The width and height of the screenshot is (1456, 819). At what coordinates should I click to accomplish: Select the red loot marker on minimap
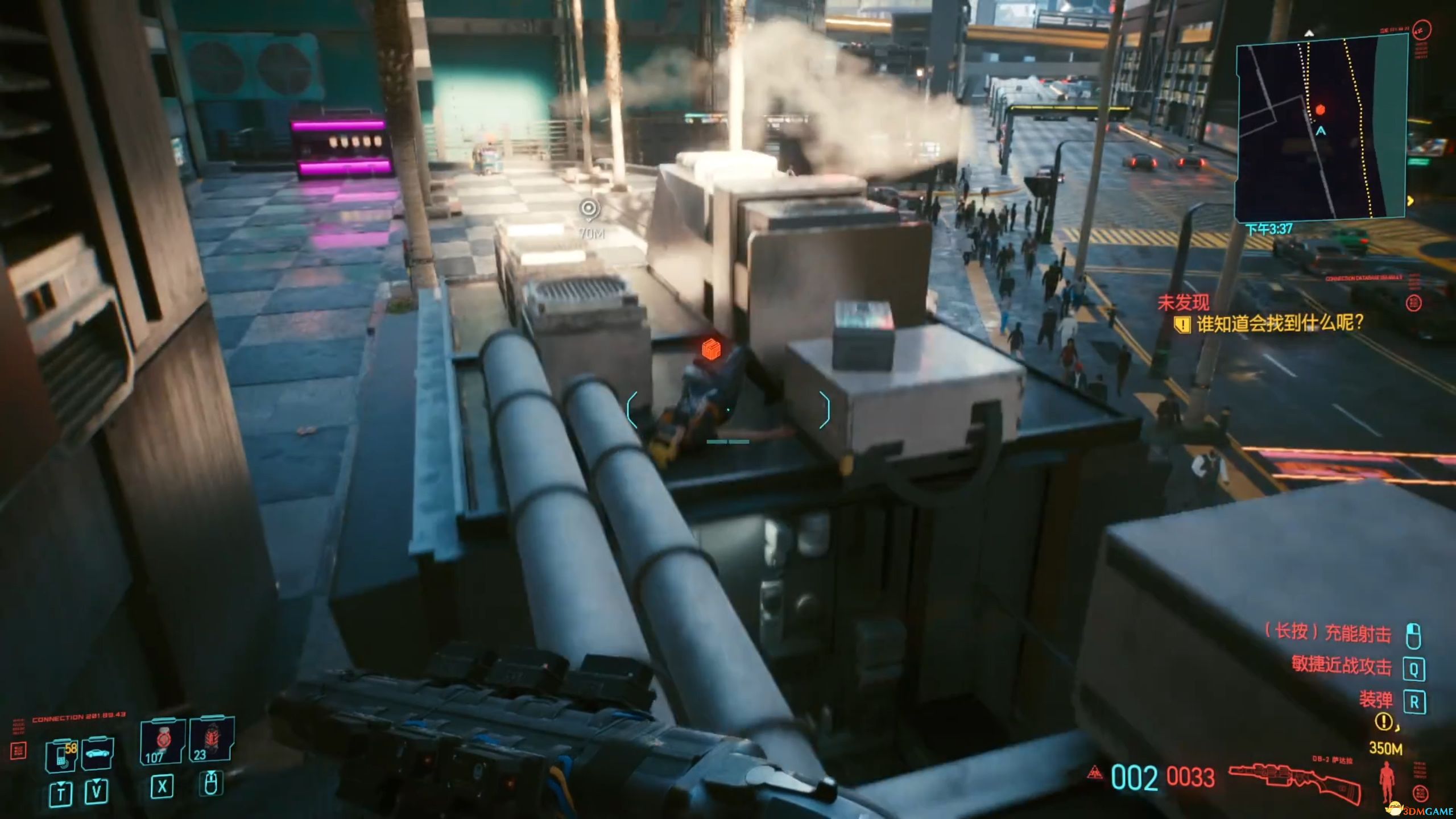pos(1321,109)
